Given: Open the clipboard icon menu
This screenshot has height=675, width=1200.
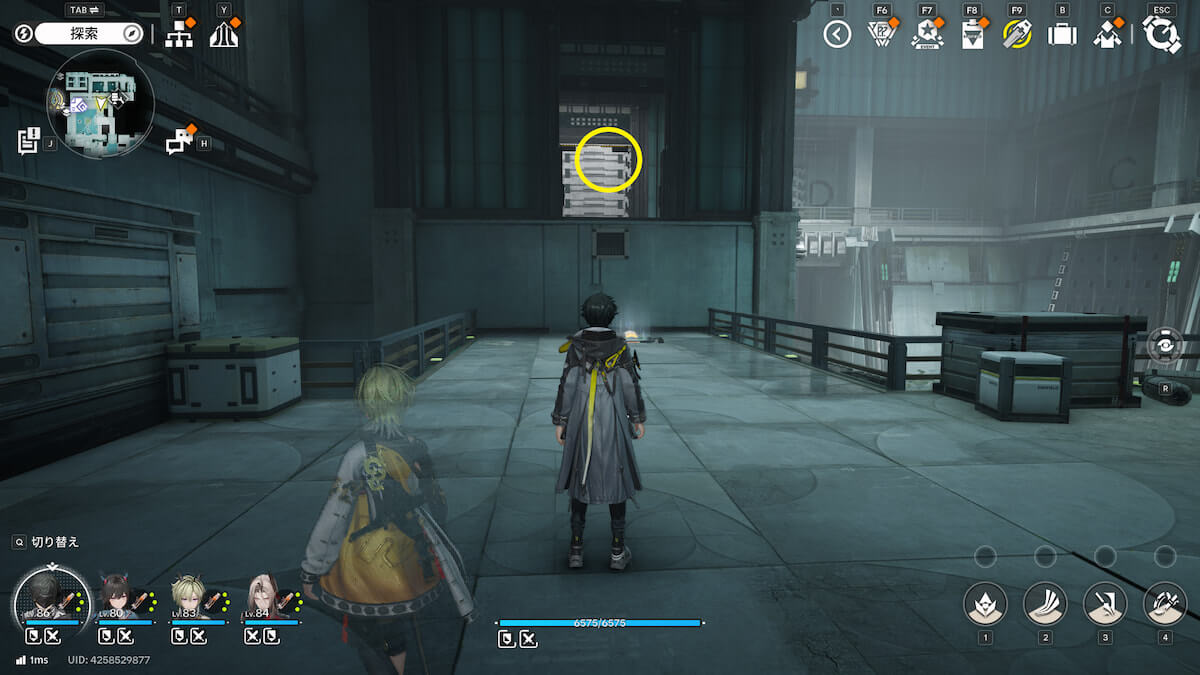Looking at the screenshot, I should coord(971,35).
